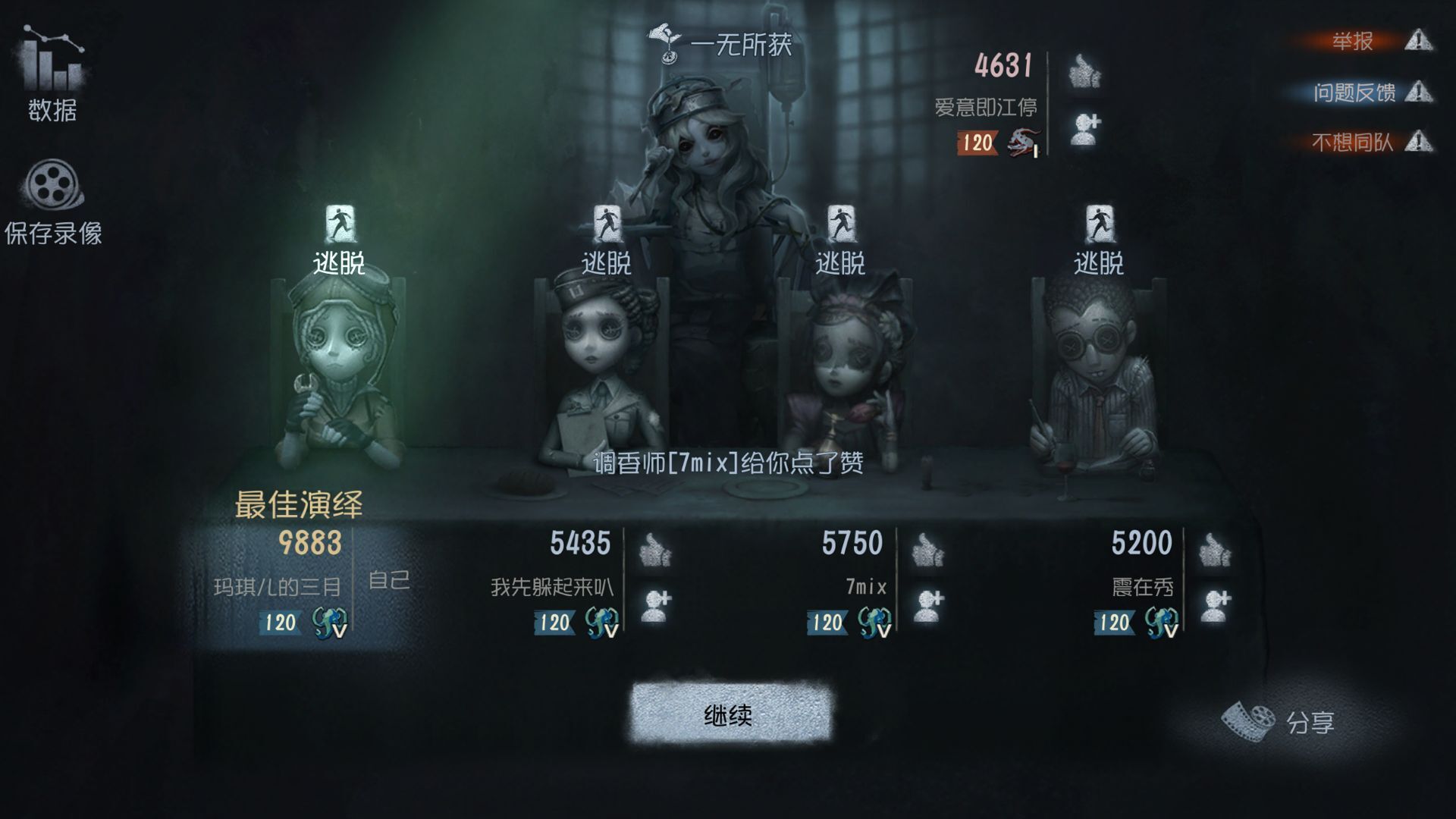Select 不想同队 avoid teammate option

(x=1365, y=142)
